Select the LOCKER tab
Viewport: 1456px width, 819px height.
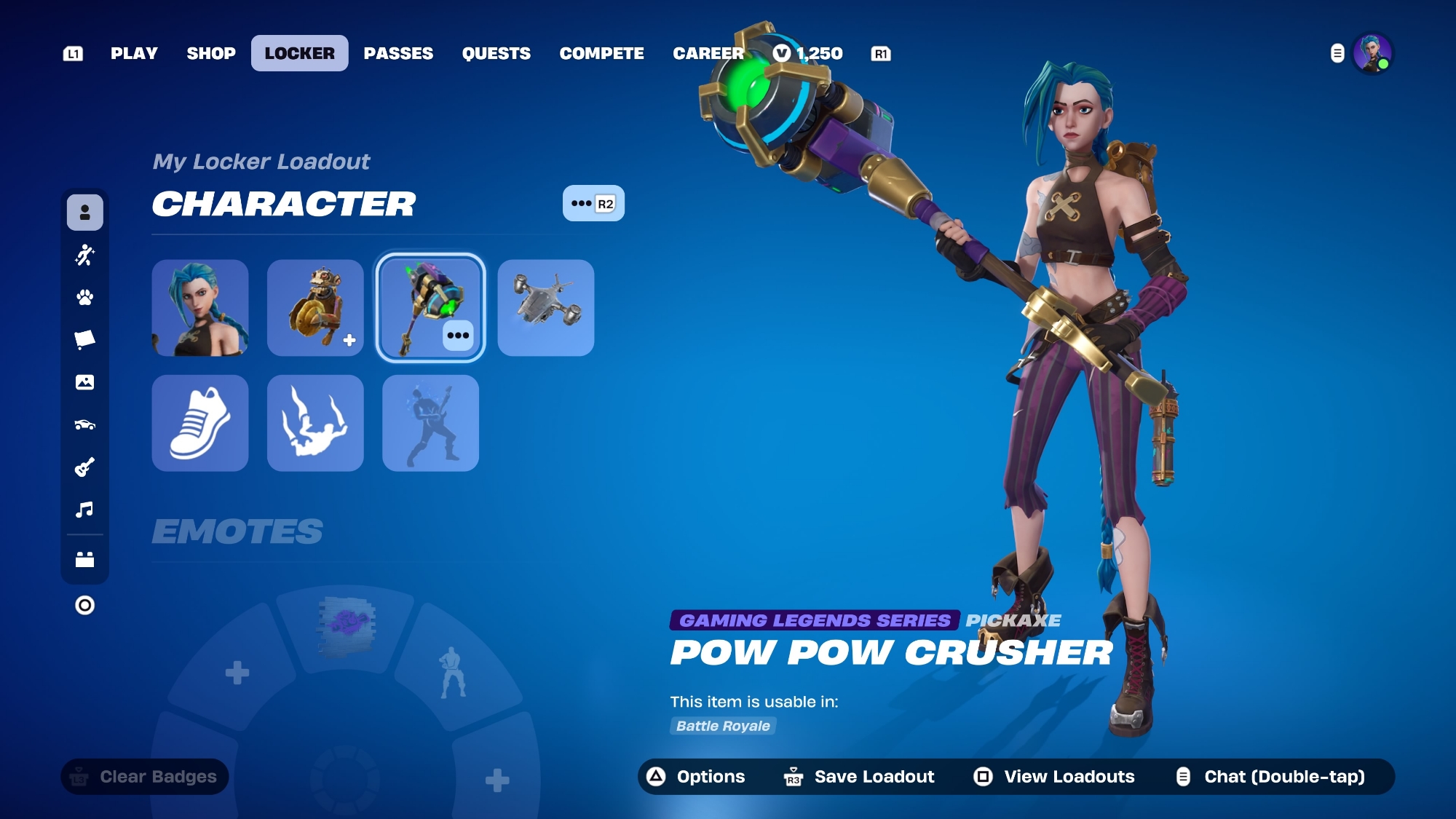299,53
